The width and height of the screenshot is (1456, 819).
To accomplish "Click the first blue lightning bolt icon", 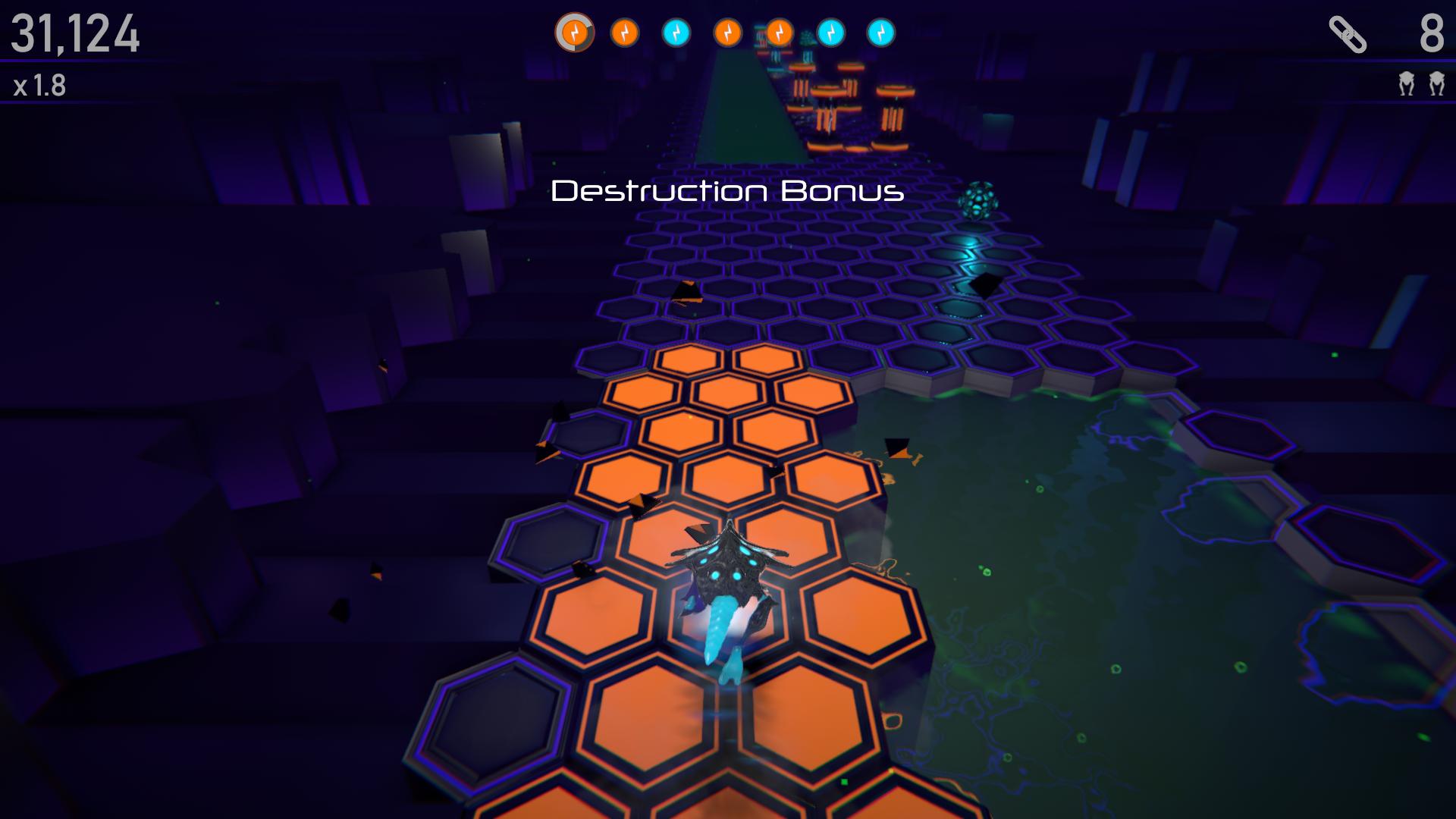I will [x=675, y=33].
